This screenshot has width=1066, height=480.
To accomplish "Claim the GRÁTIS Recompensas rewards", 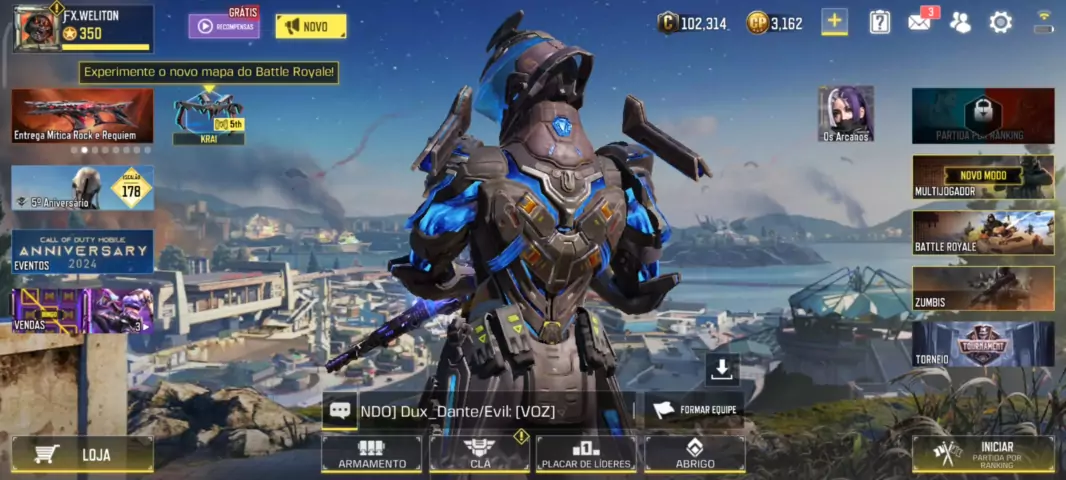I will (224, 25).
